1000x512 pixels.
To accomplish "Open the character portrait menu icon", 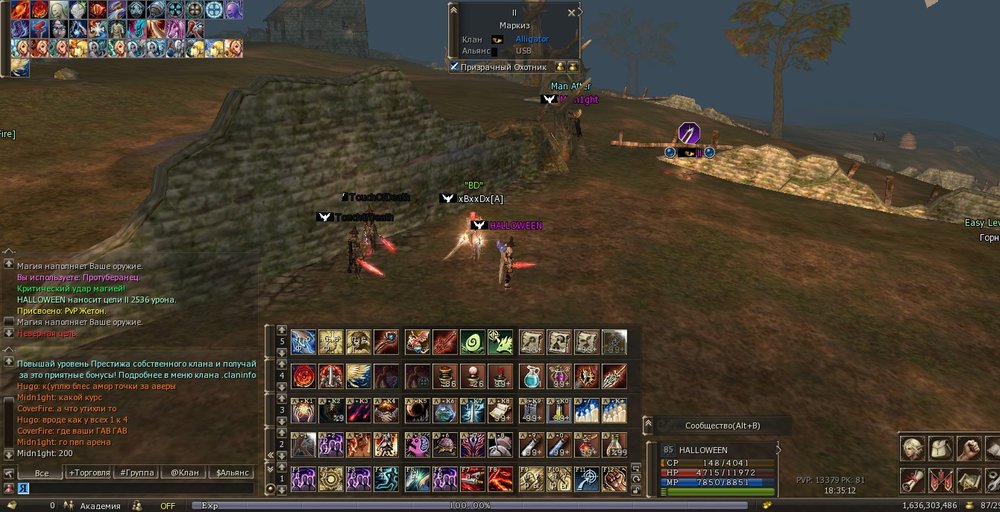I will [911, 448].
